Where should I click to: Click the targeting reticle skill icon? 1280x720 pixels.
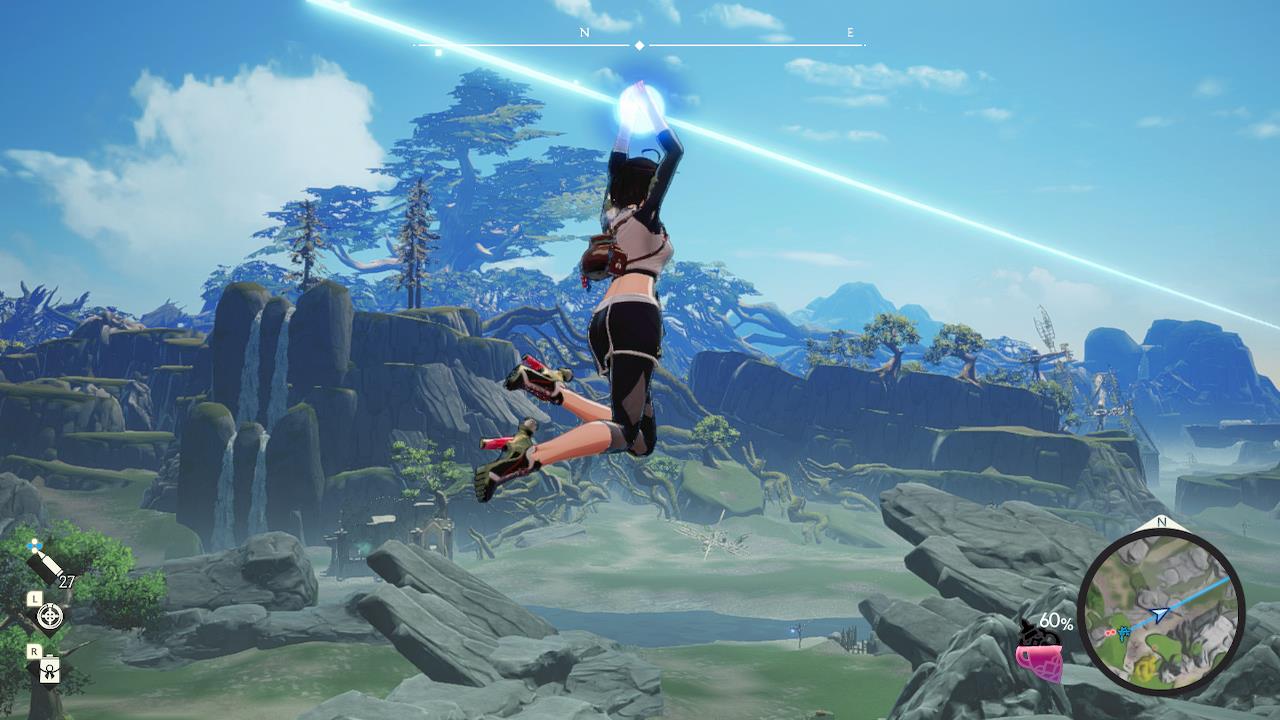point(49,616)
